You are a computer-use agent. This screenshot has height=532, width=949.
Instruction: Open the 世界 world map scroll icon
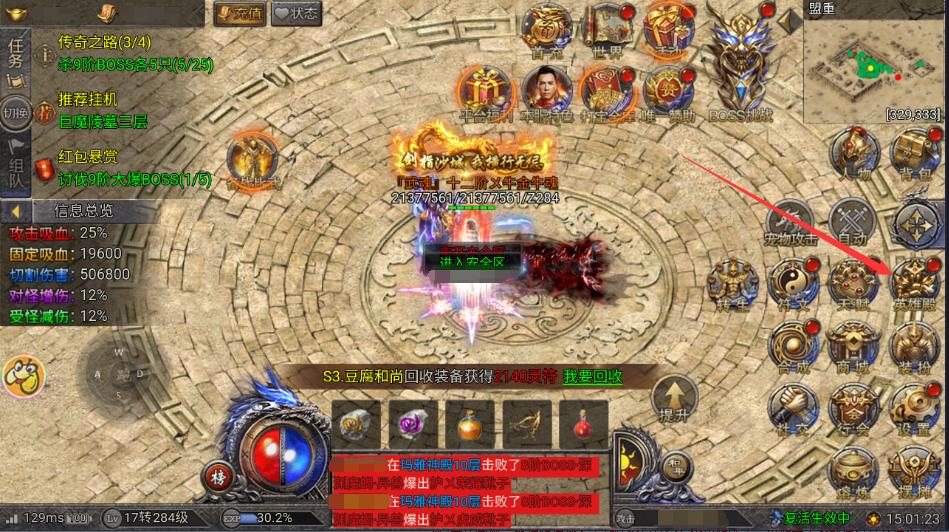(608, 30)
